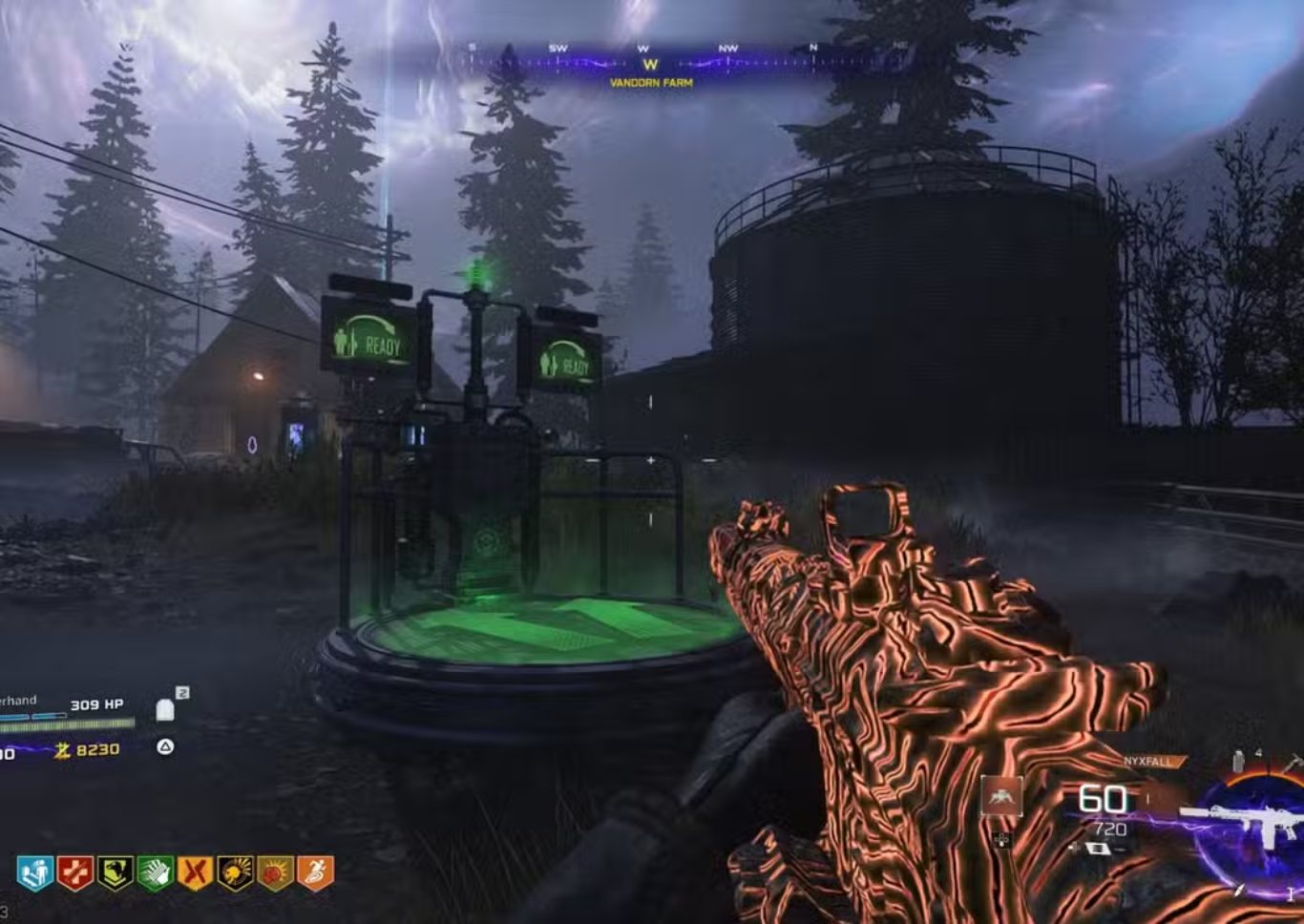The height and width of the screenshot is (924, 1304).
Task: Click the NYXFALL weapon name banner
Action: point(1147,761)
